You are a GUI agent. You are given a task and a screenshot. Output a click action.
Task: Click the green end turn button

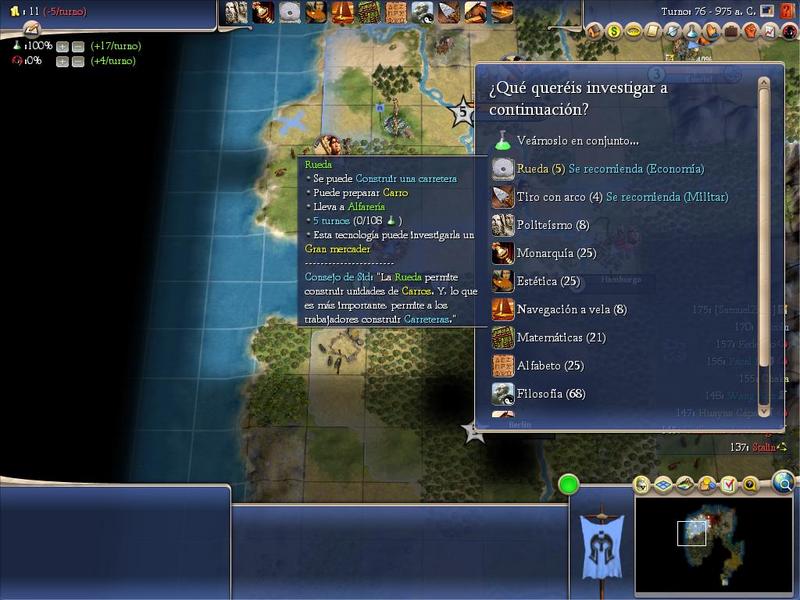[x=570, y=486]
